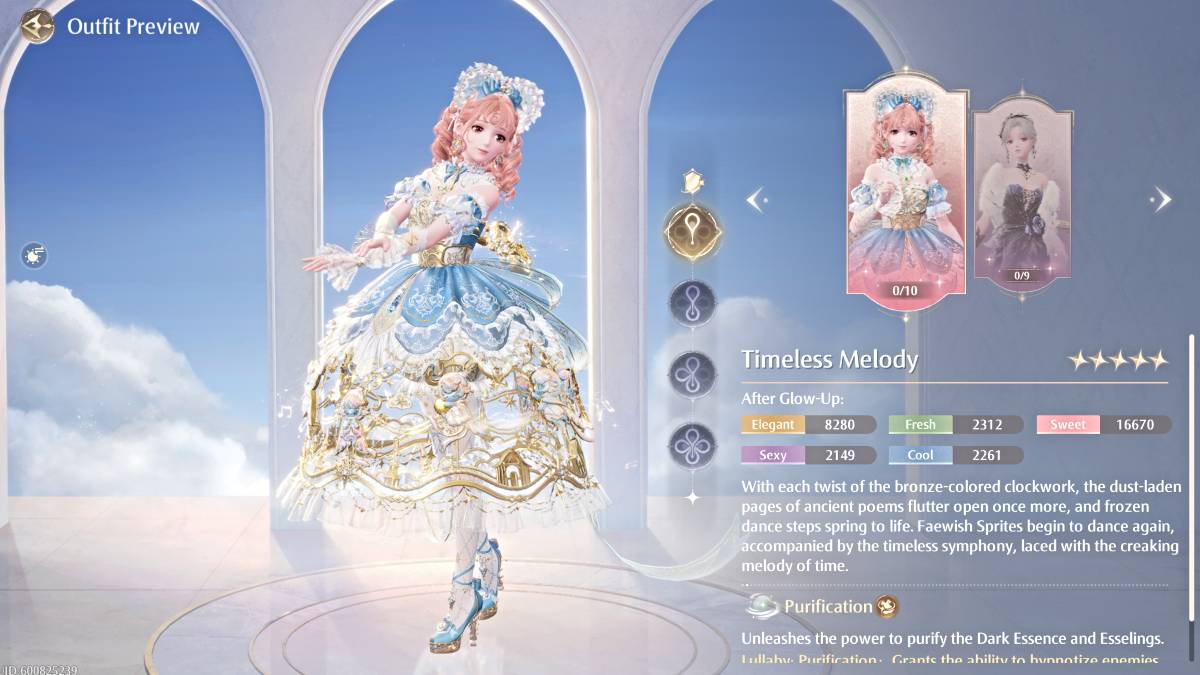Switch to the four-loop evolution stage
Image resolution: width=1200 pixels, height=675 pixels.
pyautogui.click(x=692, y=443)
